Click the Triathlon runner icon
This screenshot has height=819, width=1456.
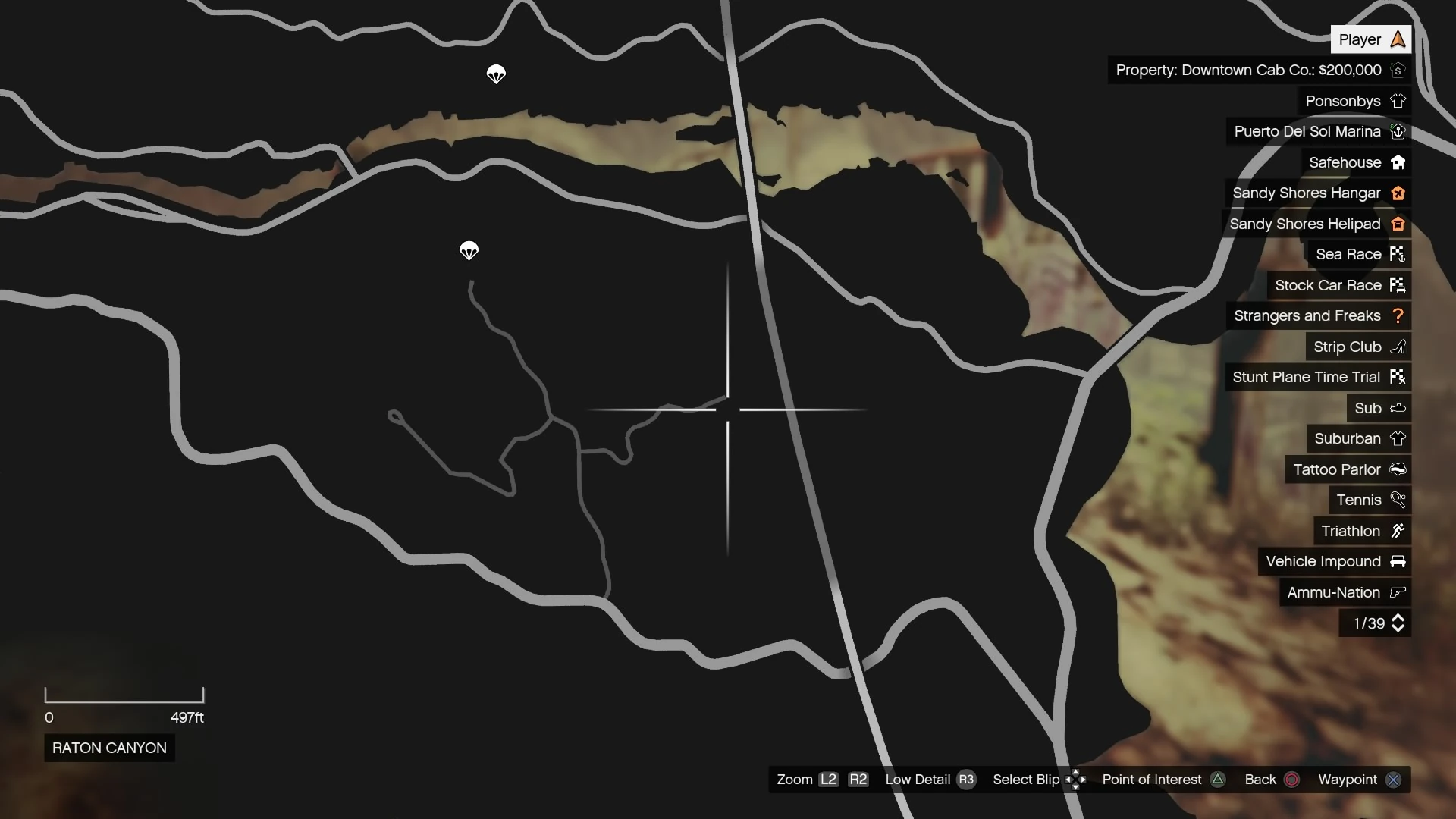click(1399, 531)
